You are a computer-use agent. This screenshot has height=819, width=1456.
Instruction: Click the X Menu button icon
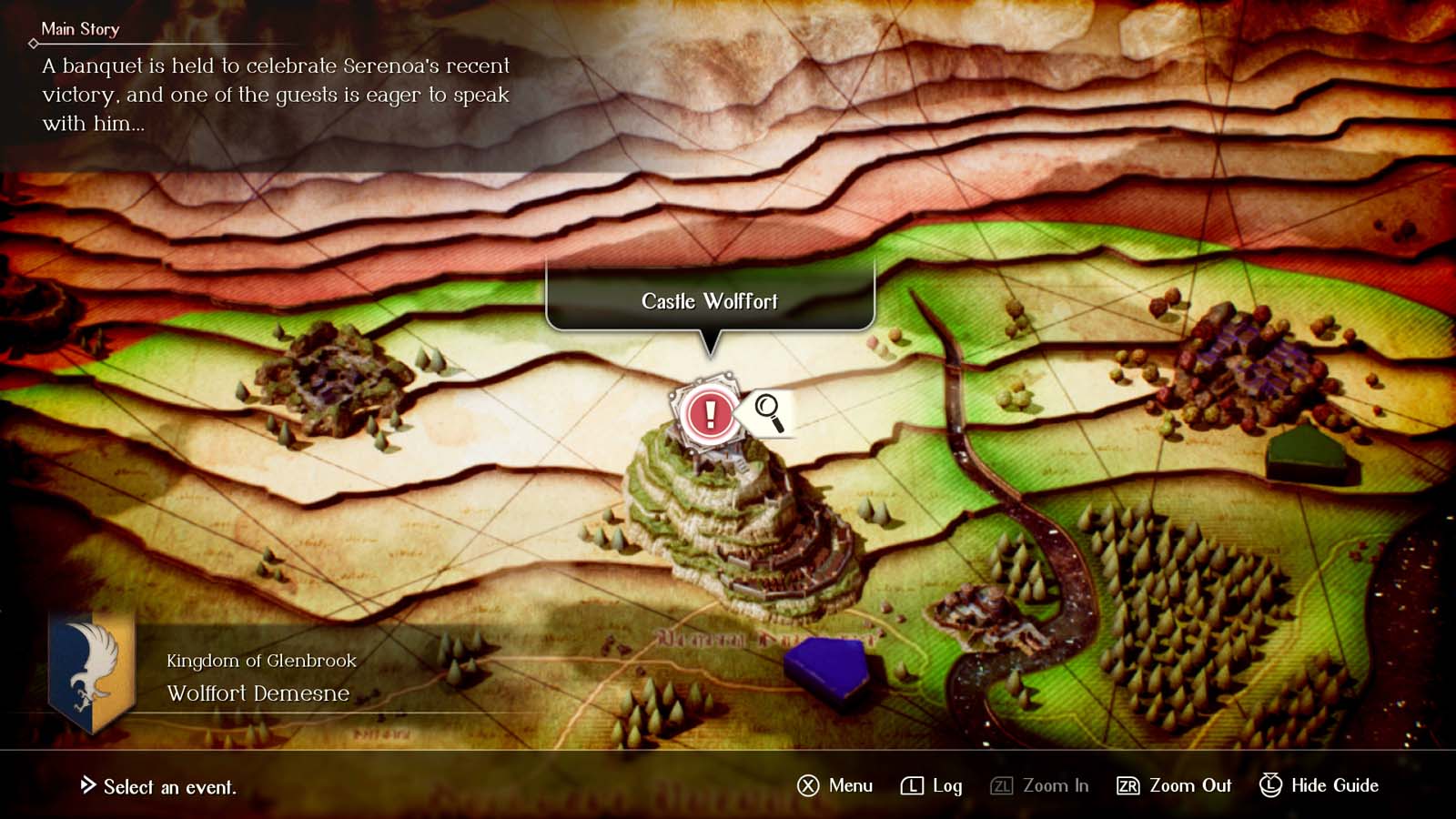(x=806, y=785)
